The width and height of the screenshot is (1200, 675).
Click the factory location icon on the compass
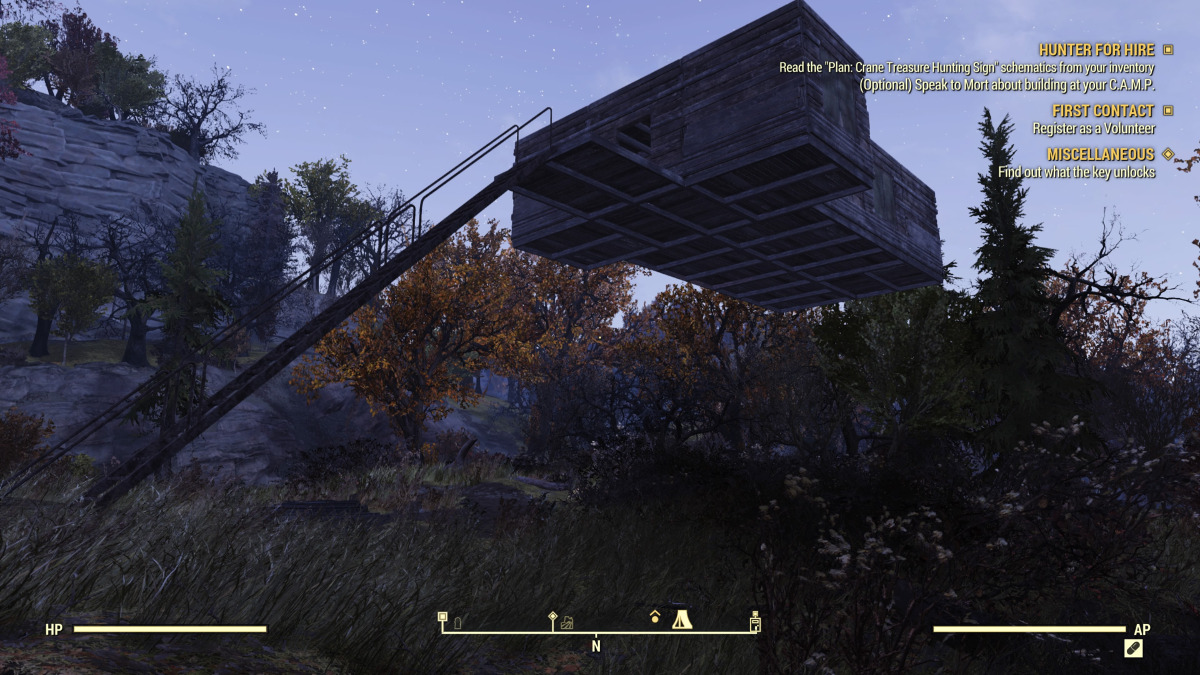tap(567, 623)
